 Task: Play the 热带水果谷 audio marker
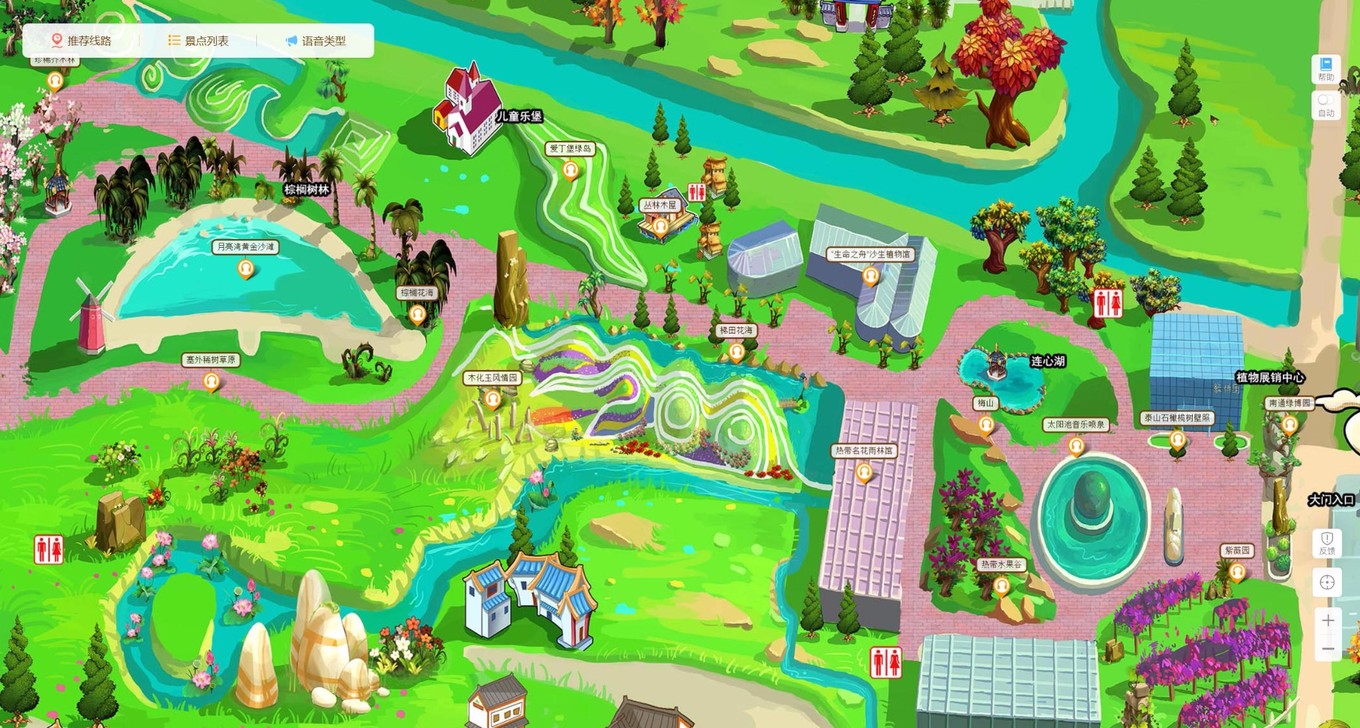click(1002, 585)
